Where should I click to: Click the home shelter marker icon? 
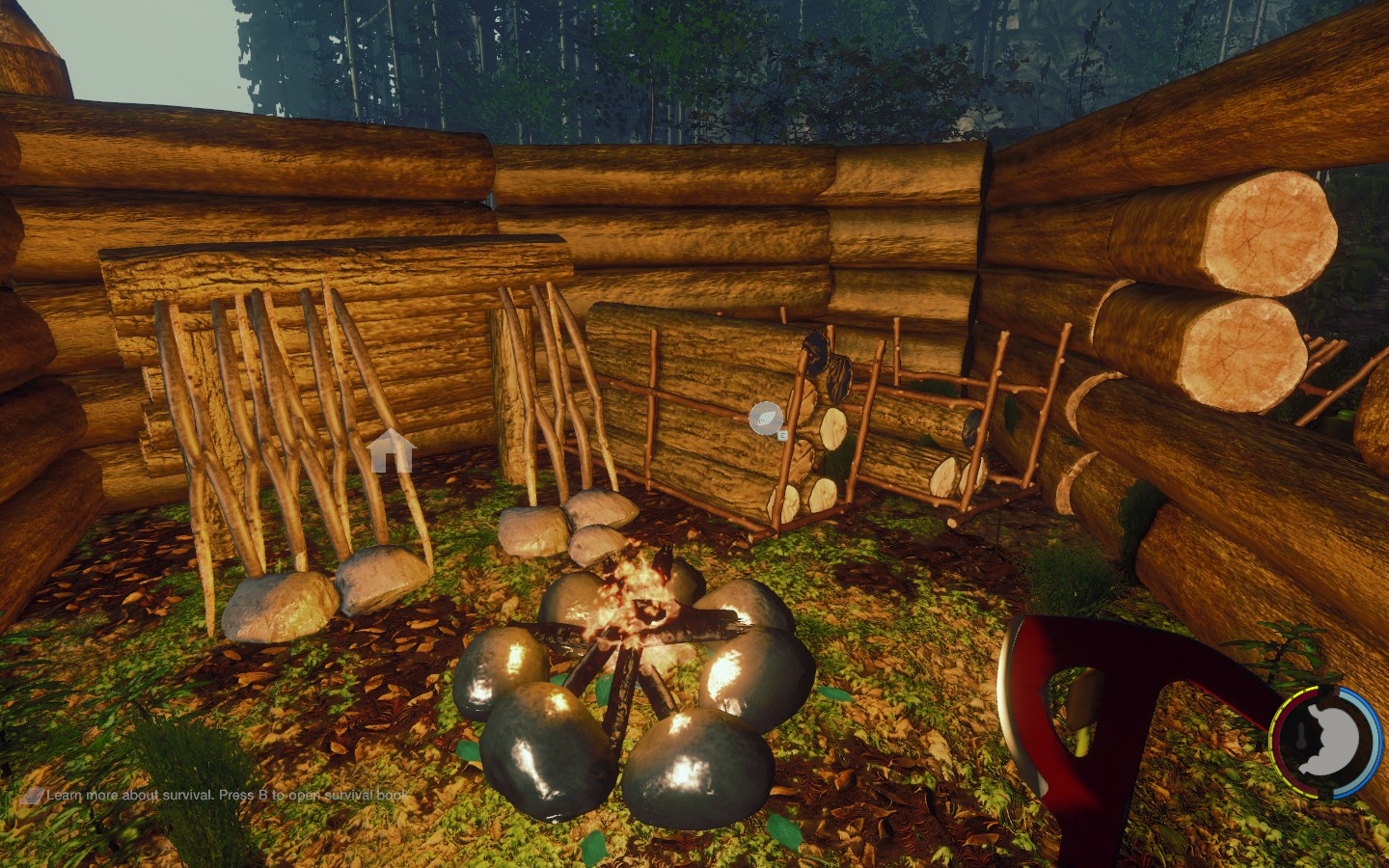pyautogui.click(x=391, y=451)
